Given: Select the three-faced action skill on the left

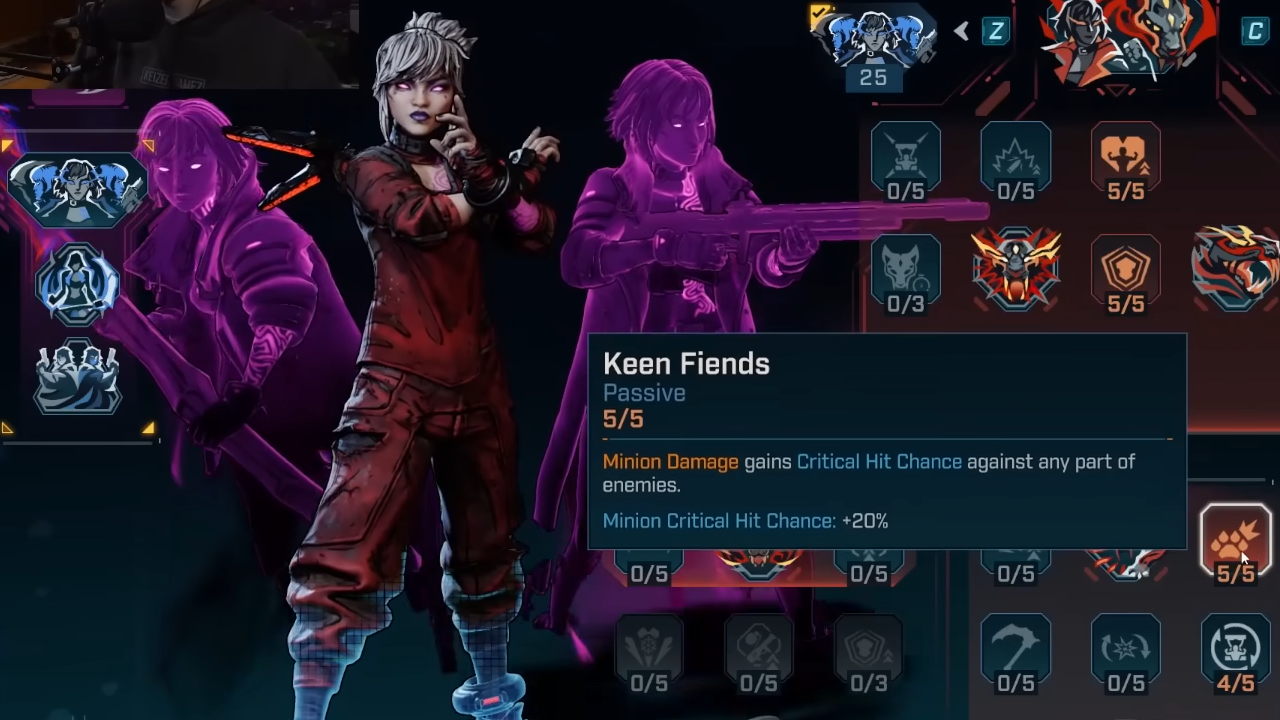Looking at the screenshot, I should coord(78,188).
